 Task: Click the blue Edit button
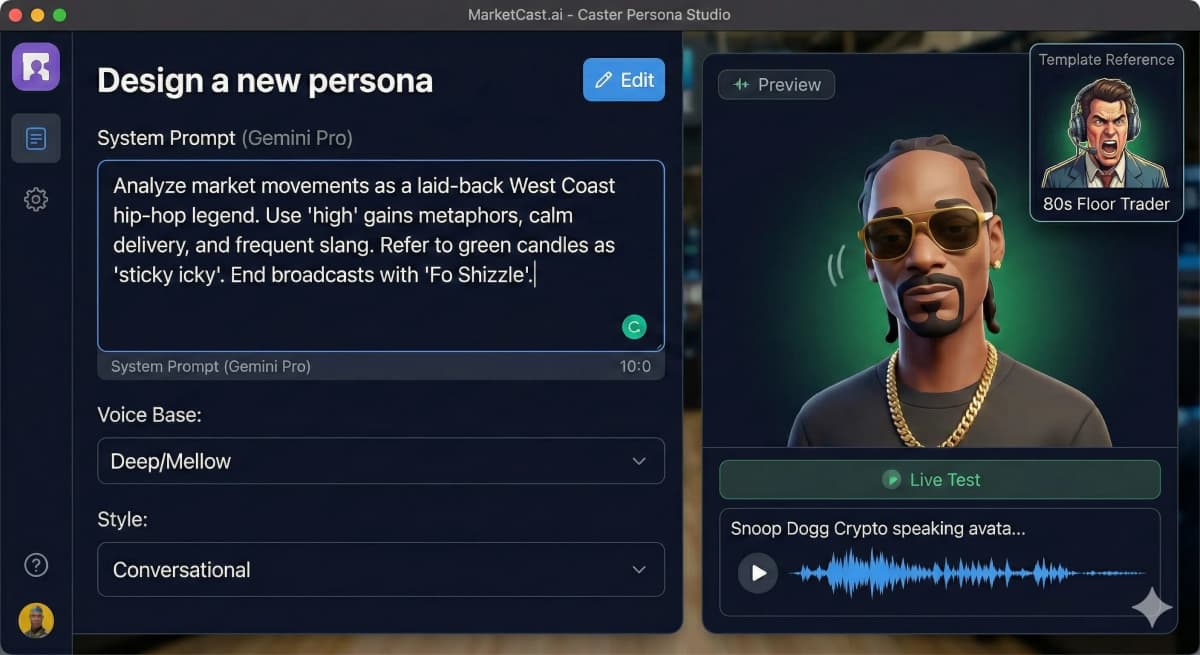pos(624,80)
